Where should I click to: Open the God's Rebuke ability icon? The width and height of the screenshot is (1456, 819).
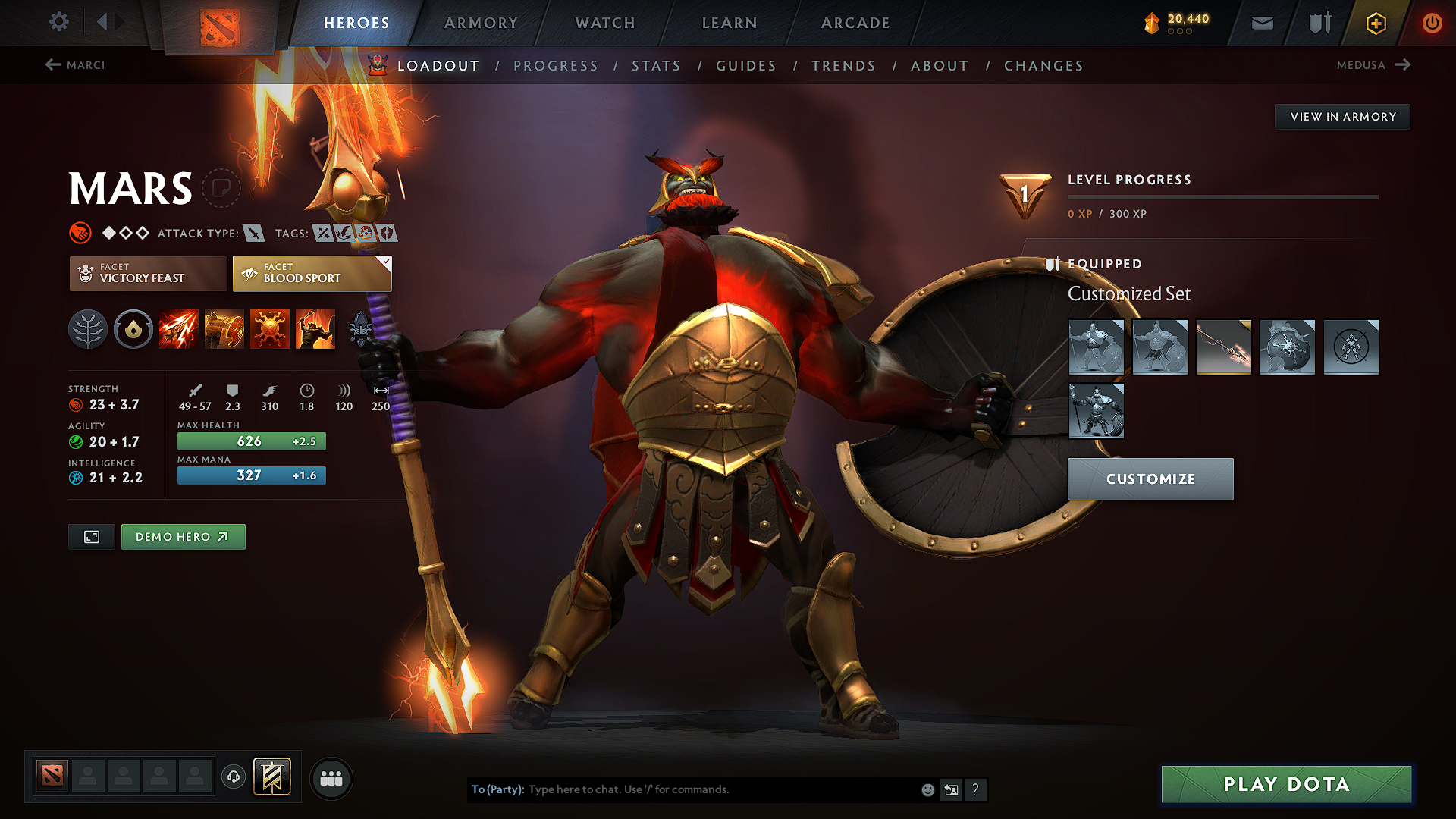224,329
